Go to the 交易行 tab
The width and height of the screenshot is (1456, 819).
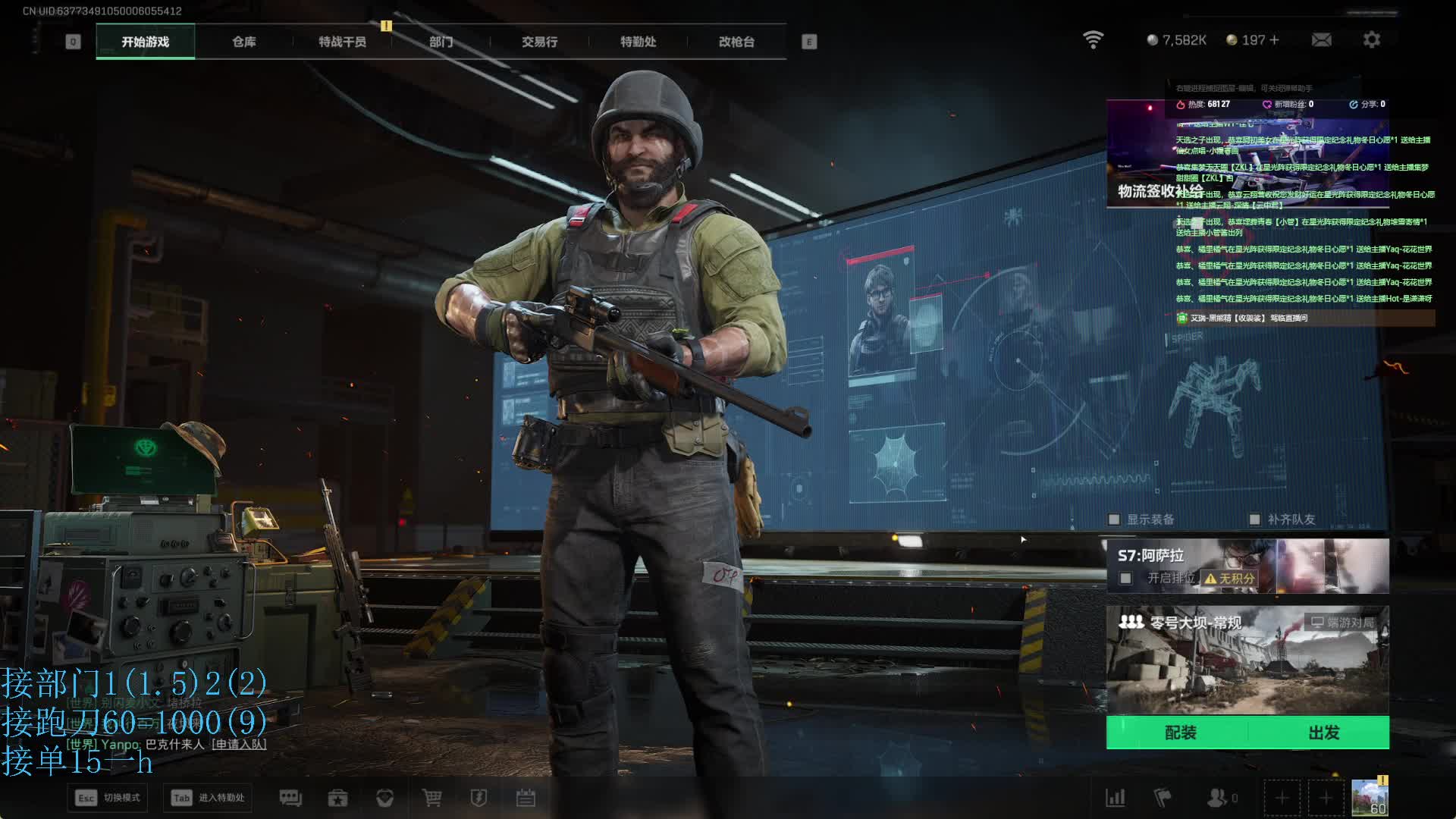pyautogui.click(x=539, y=42)
